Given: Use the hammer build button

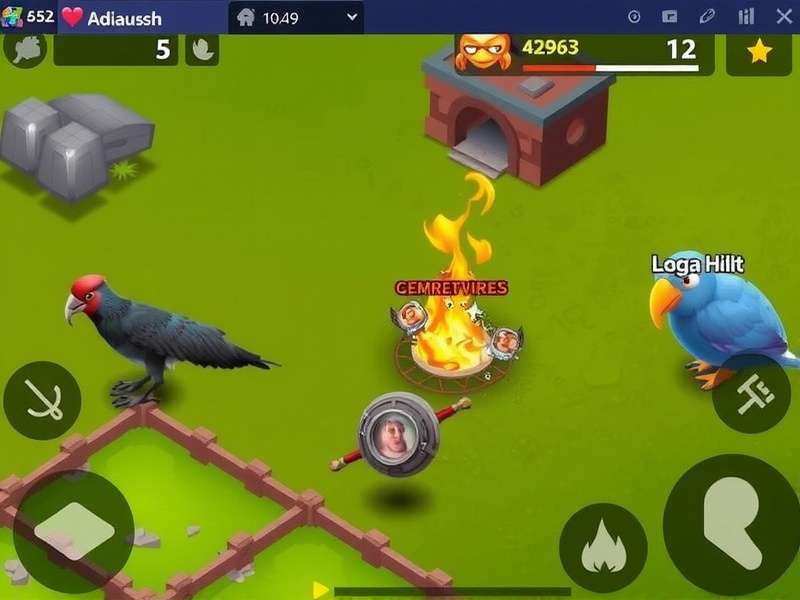Looking at the screenshot, I should 751,393.
